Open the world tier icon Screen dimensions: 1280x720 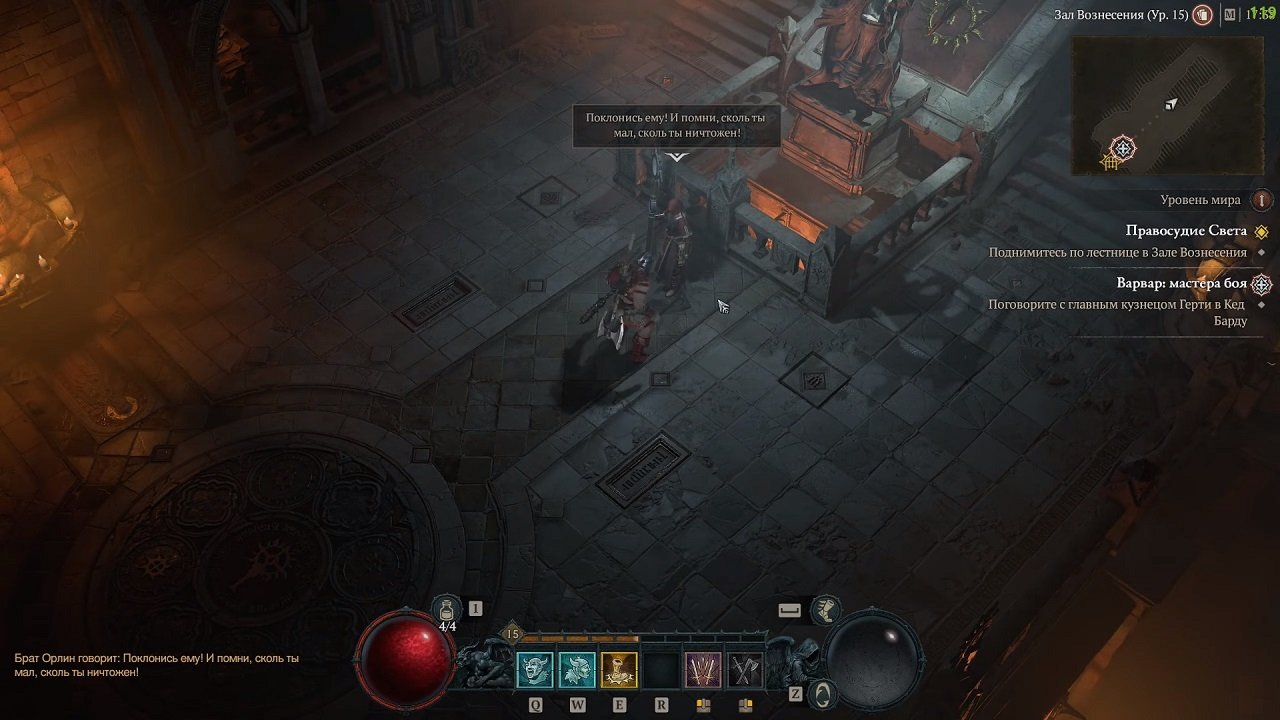pos(1262,200)
